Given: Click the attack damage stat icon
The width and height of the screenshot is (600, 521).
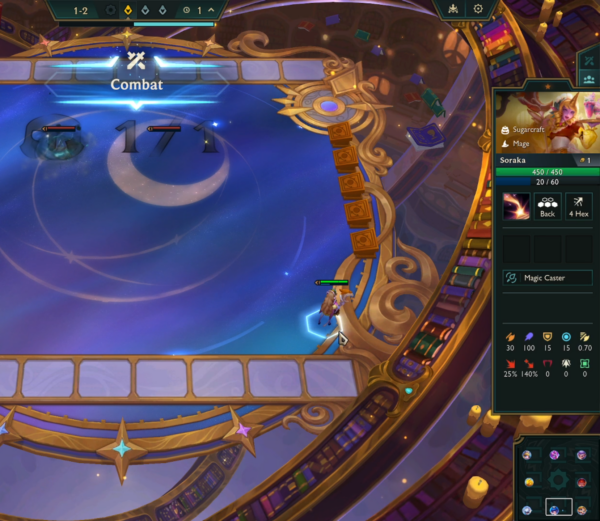Looking at the screenshot, I should 509,336.
